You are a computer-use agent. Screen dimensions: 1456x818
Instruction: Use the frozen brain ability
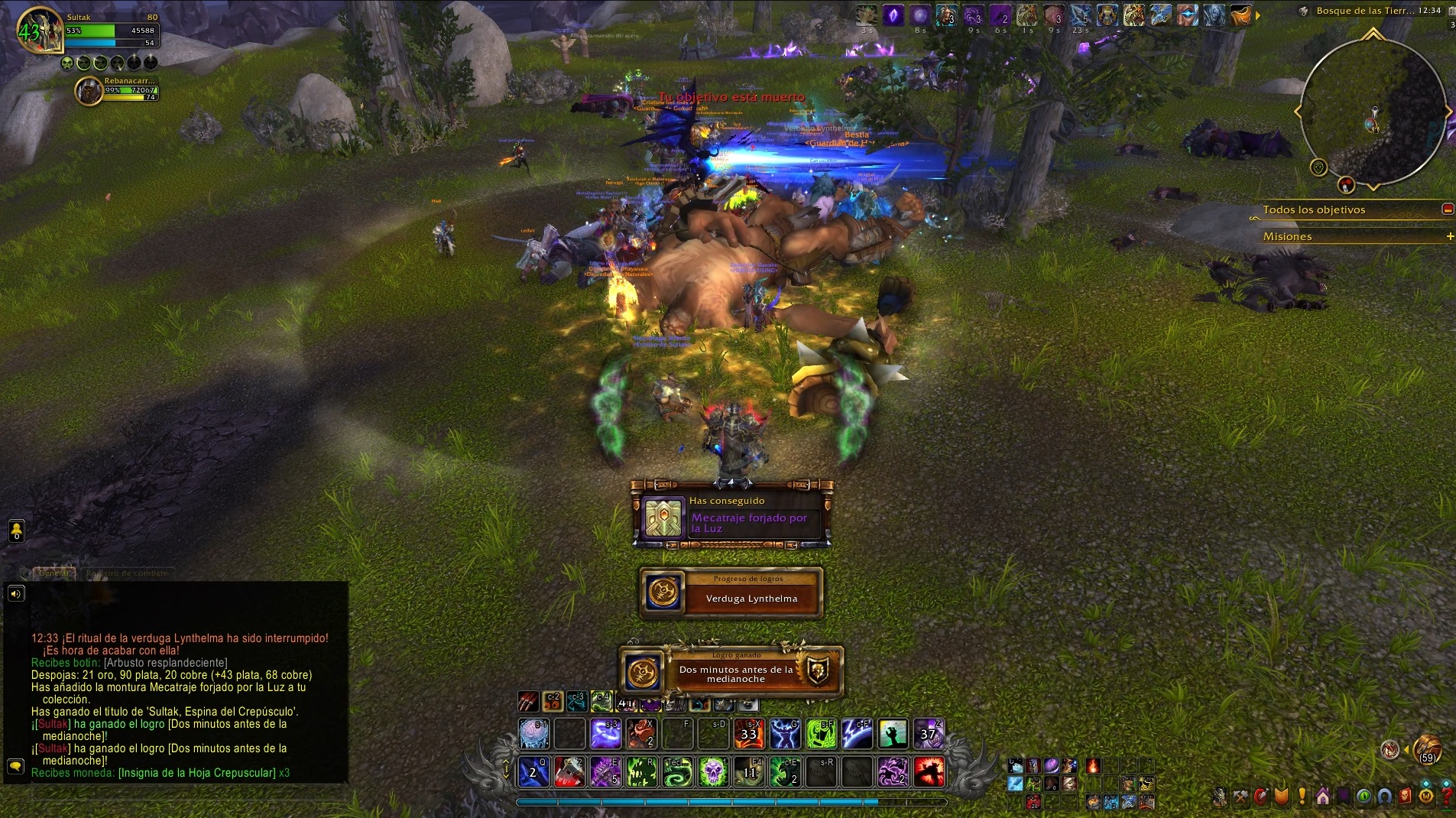pyautogui.click(x=533, y=734)
